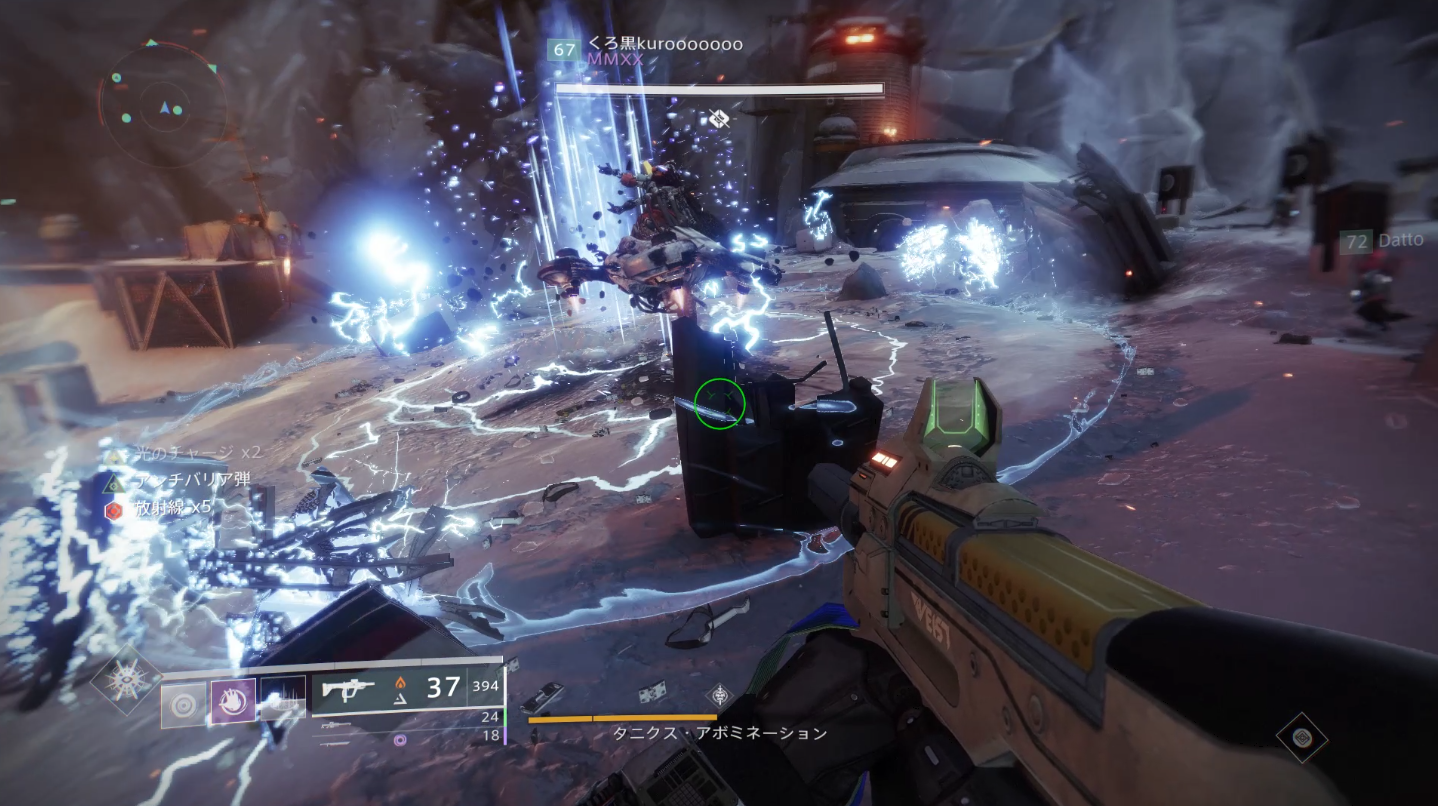Viewport: 1438px width, 806px height.
Task: Click the タニクス・アボミネーション boss name label
Action: (720, 734)
